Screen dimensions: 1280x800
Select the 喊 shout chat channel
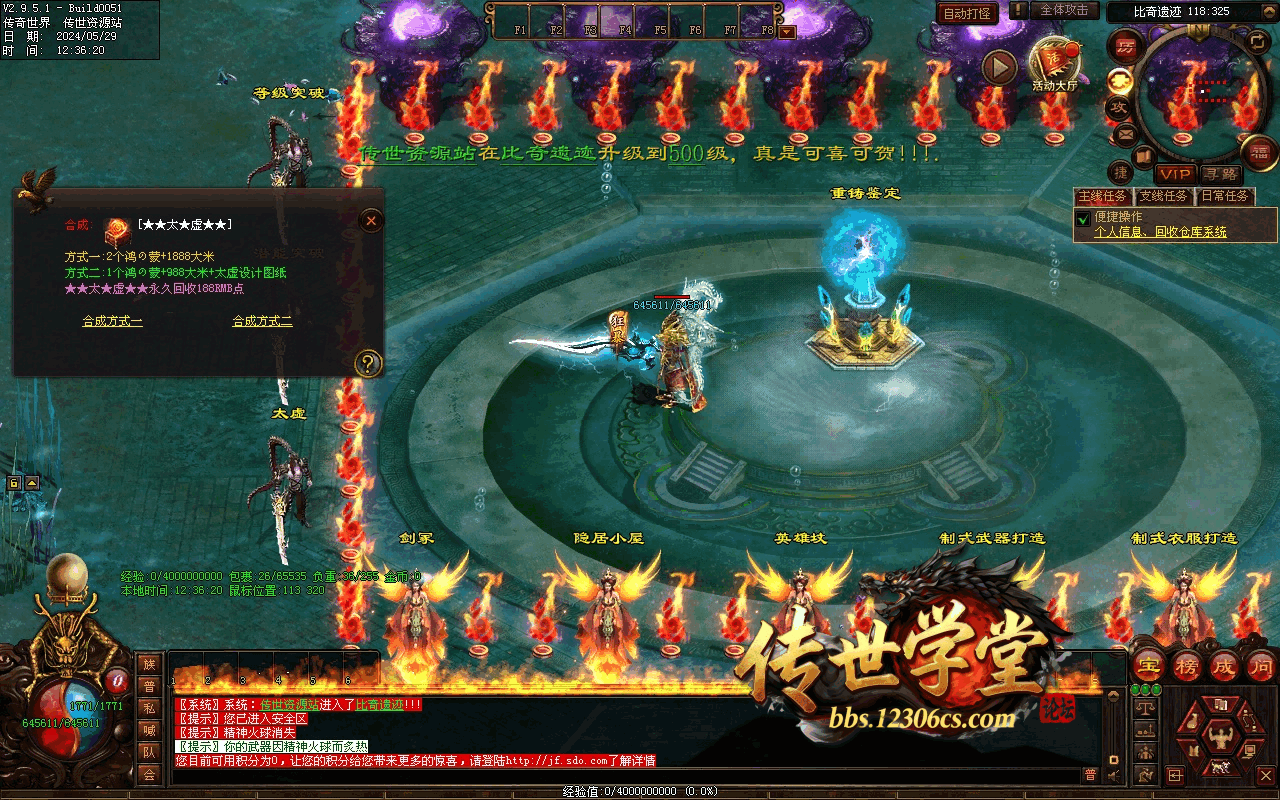tap(149, 730)
